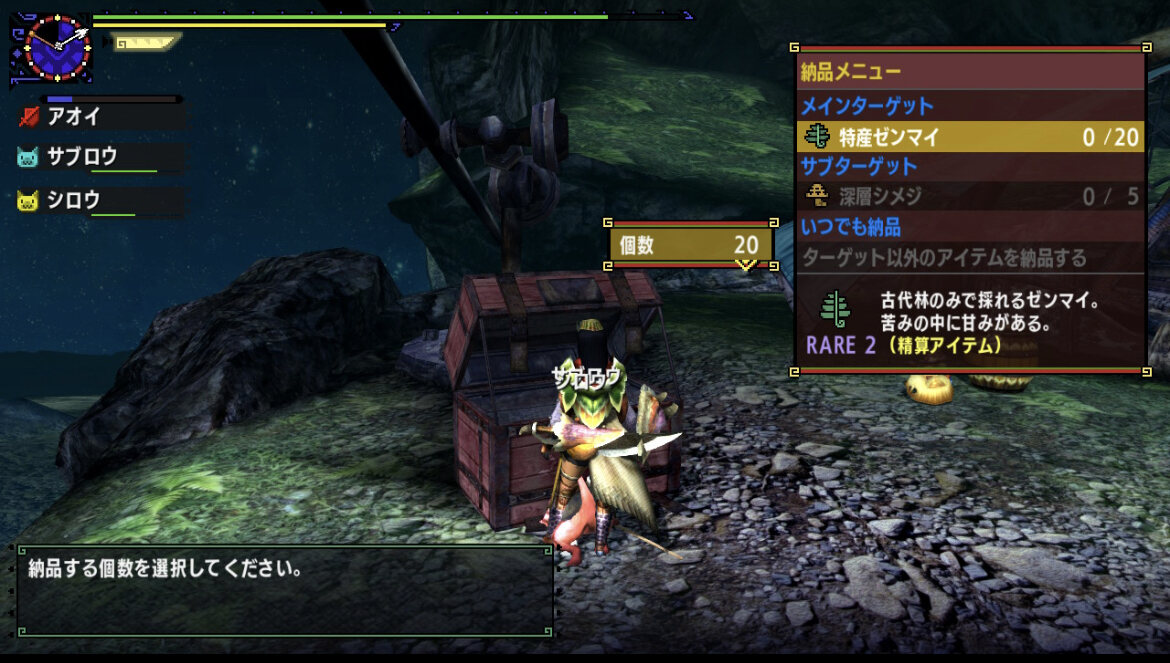
Task: Click the 個数 quantity selector box
Action: pyautogui.click(x=690, y=245)
